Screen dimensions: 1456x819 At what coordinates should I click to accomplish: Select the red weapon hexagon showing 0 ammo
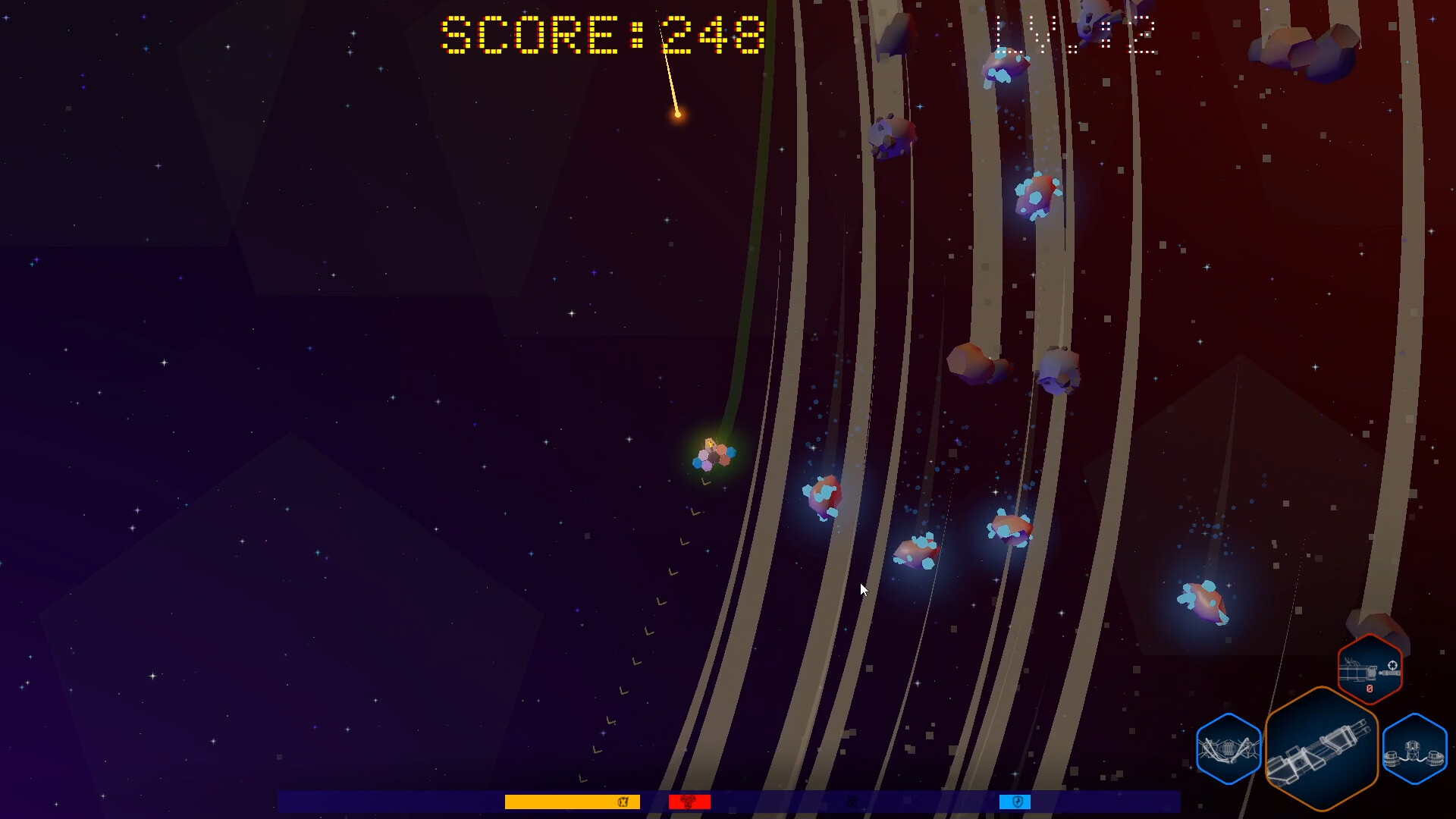point(1370,670)
